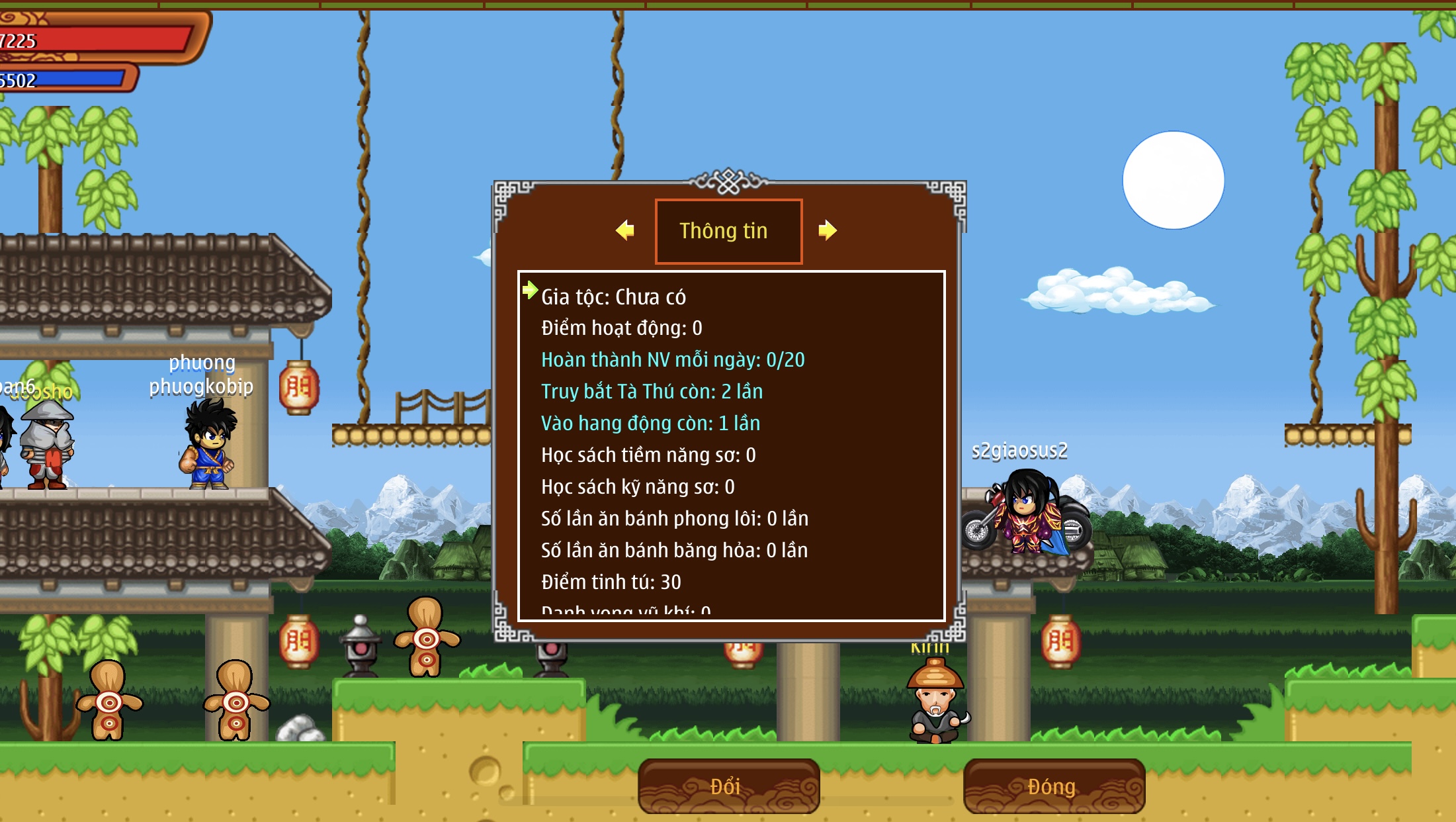Image resolution: width=1456 pixels, height=822 pixels.
Task: Choose the Điểm tinh tú row
Action: [x=611, y=582]
